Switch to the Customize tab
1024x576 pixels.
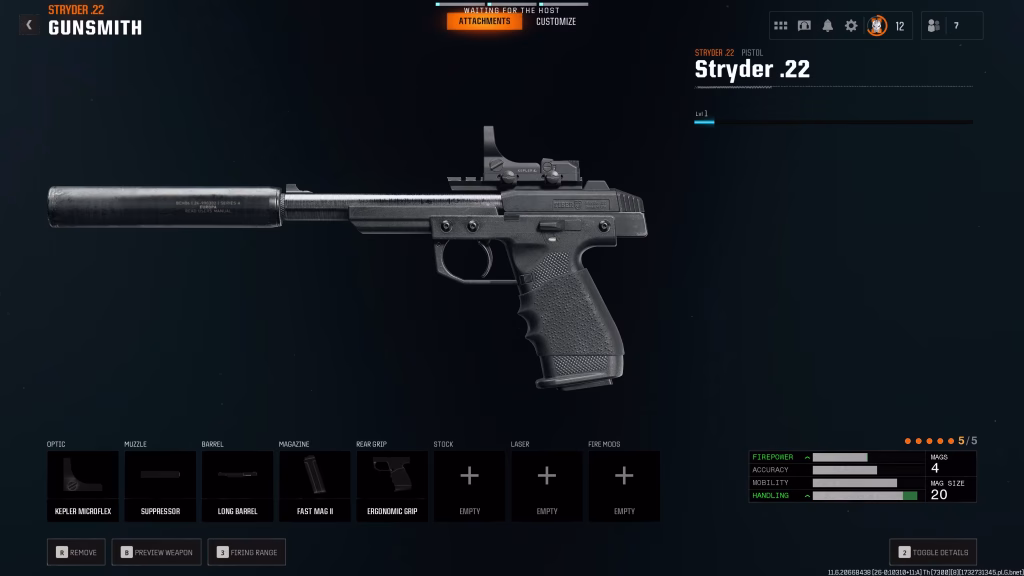point(556,21)
